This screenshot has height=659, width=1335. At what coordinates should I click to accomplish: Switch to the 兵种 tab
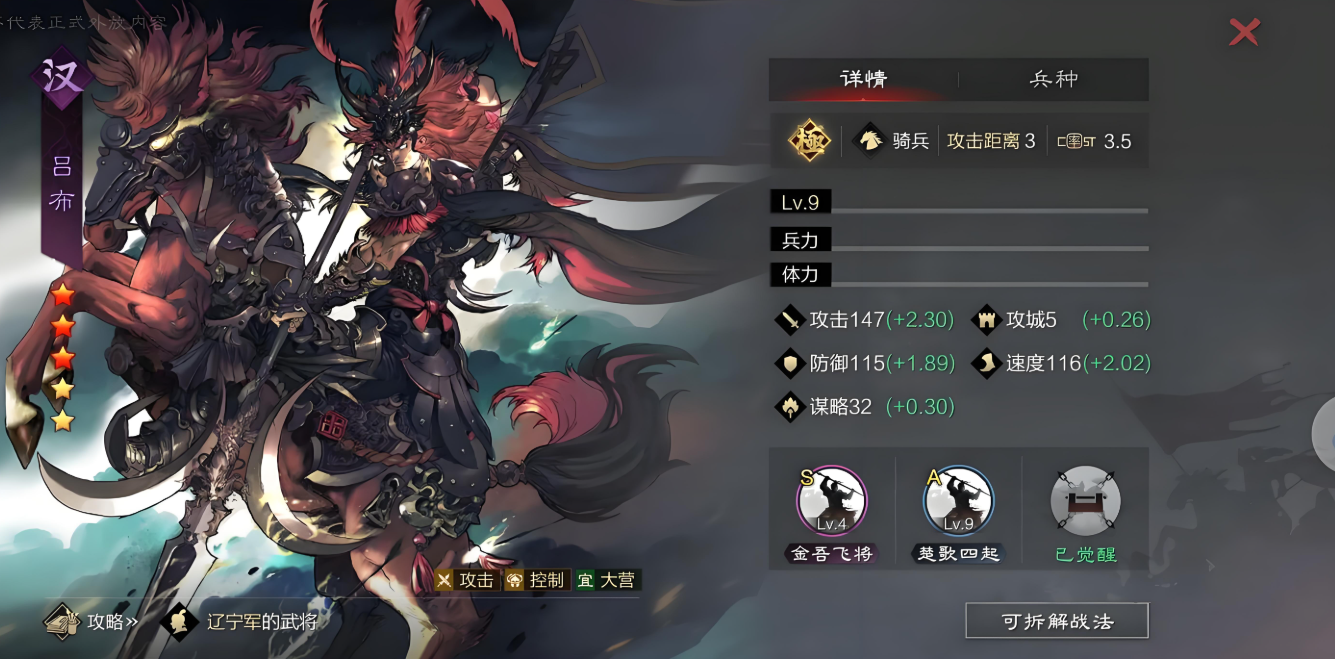point(1053,79)
